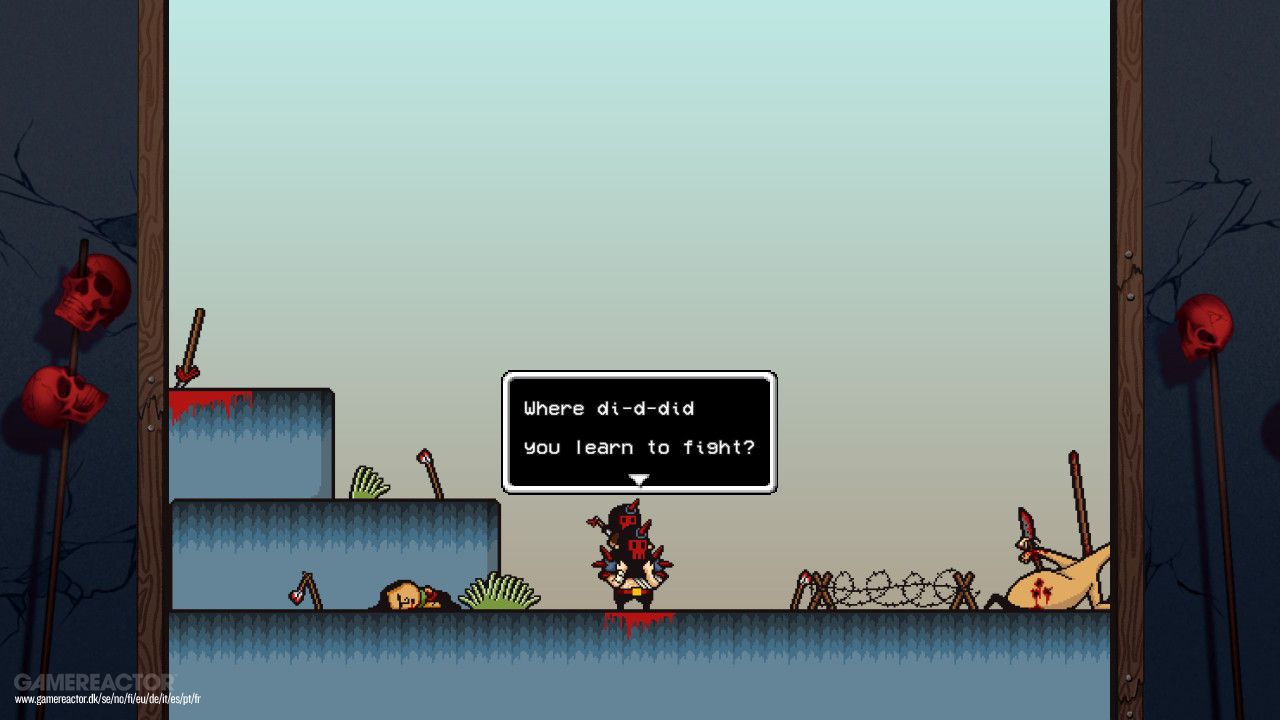Advance the 'Where di-d-did you learn' dialogue
Image resolution: width=1280 pixels, height=720 pixels.
point(638,430)
